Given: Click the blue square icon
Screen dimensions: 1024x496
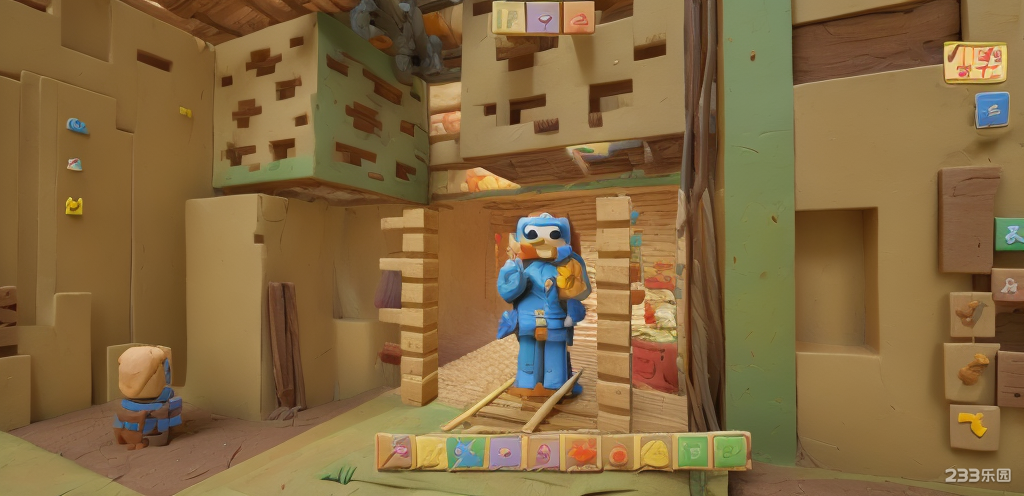Looking at the screenshot, I should pos(991,109).
